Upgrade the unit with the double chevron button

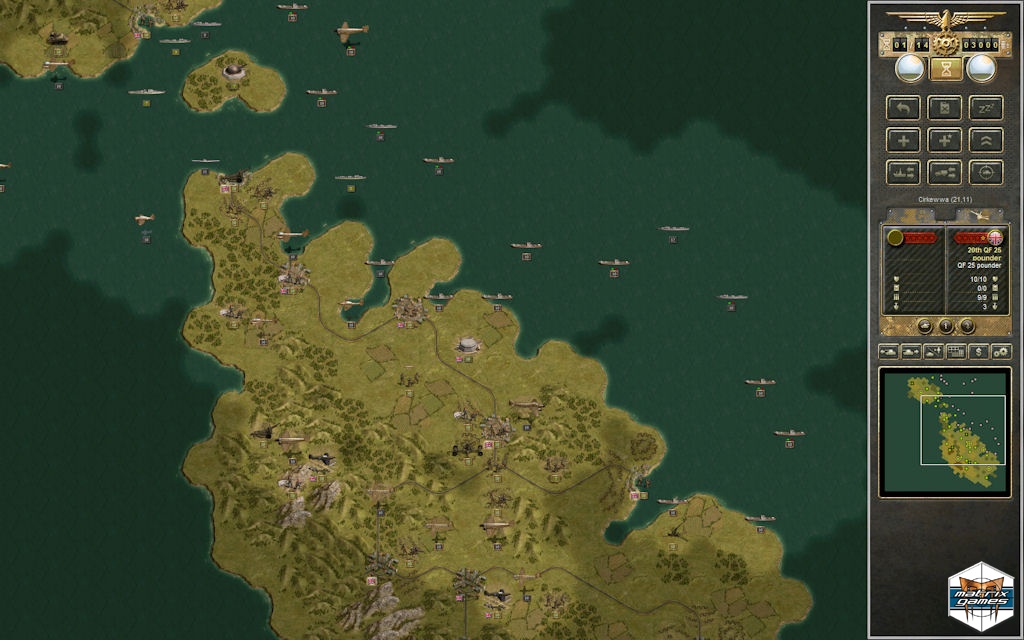click(986, 140)
